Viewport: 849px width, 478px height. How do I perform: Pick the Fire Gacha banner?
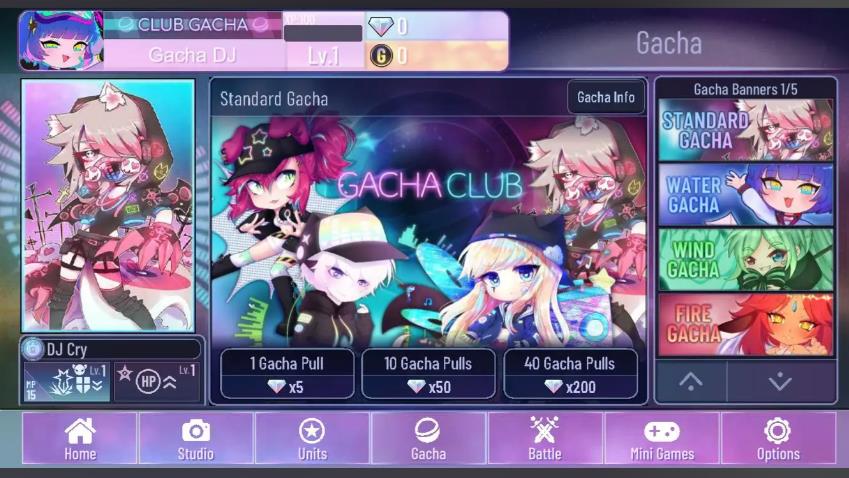(x=745, y=324)
